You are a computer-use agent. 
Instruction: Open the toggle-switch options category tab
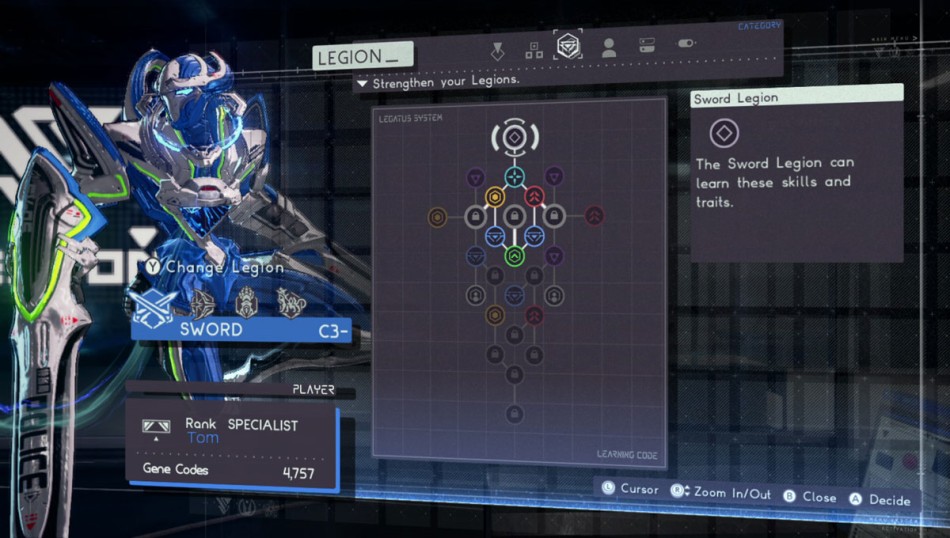coord(687,45)
